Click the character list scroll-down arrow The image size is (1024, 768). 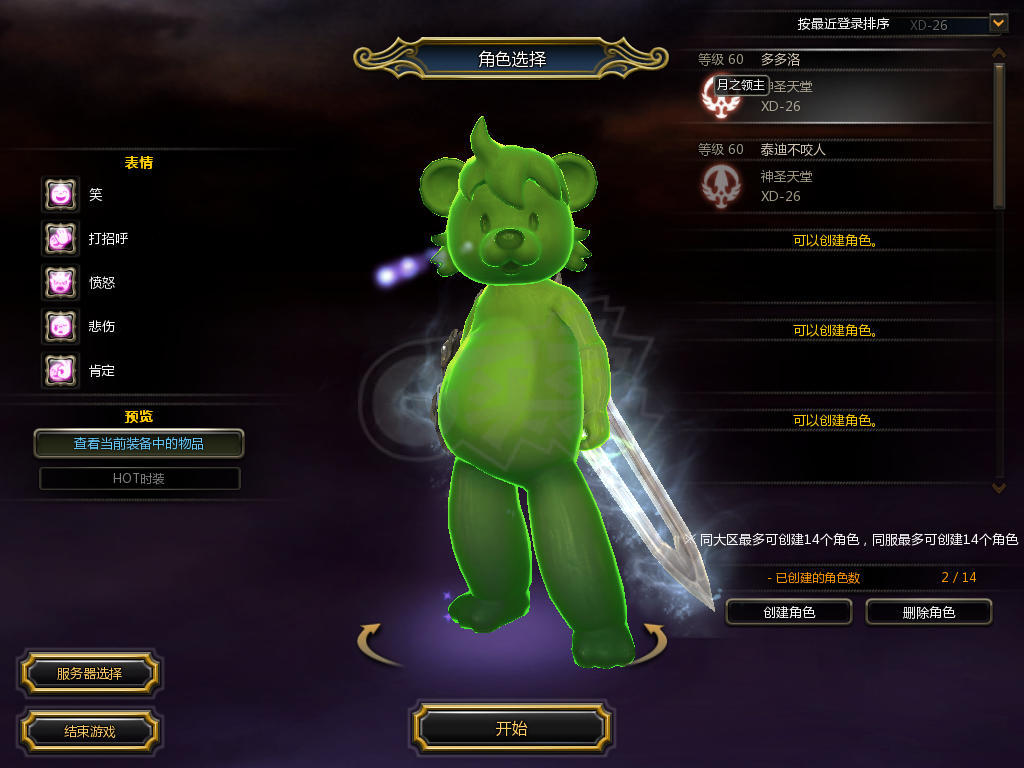point(998,487)
